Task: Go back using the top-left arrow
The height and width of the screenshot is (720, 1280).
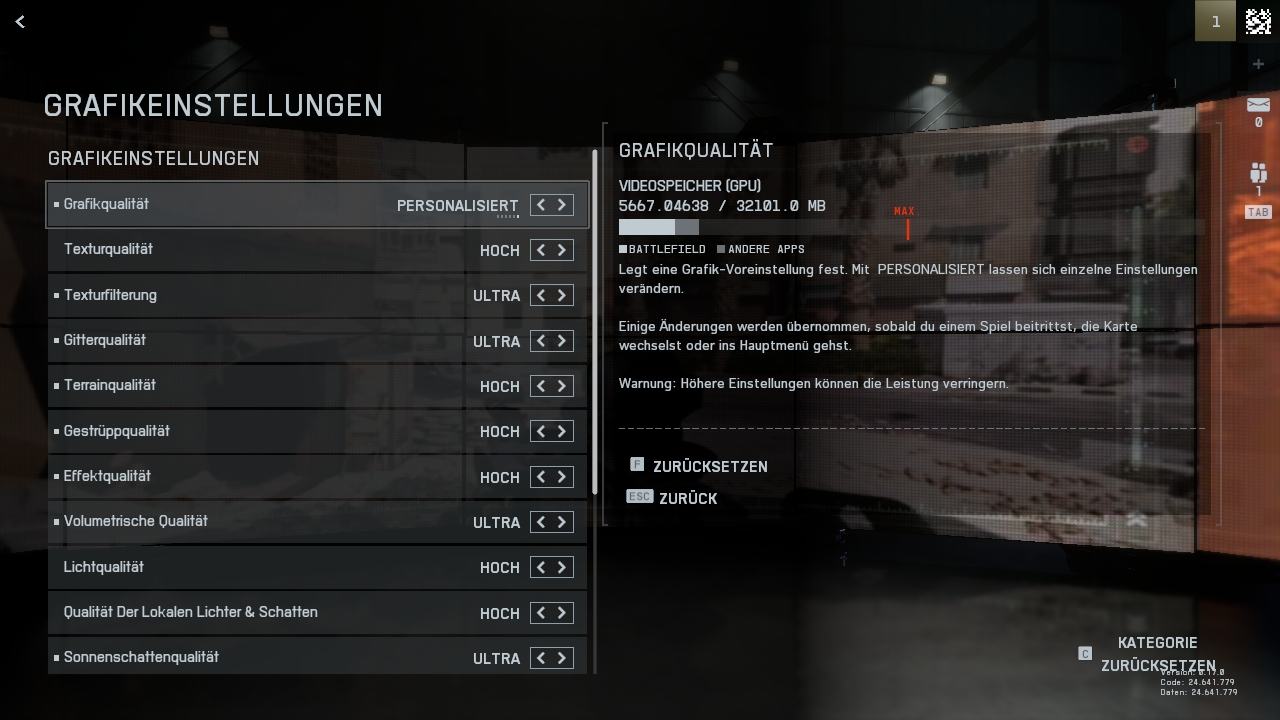Action: [x=20, y=21]
